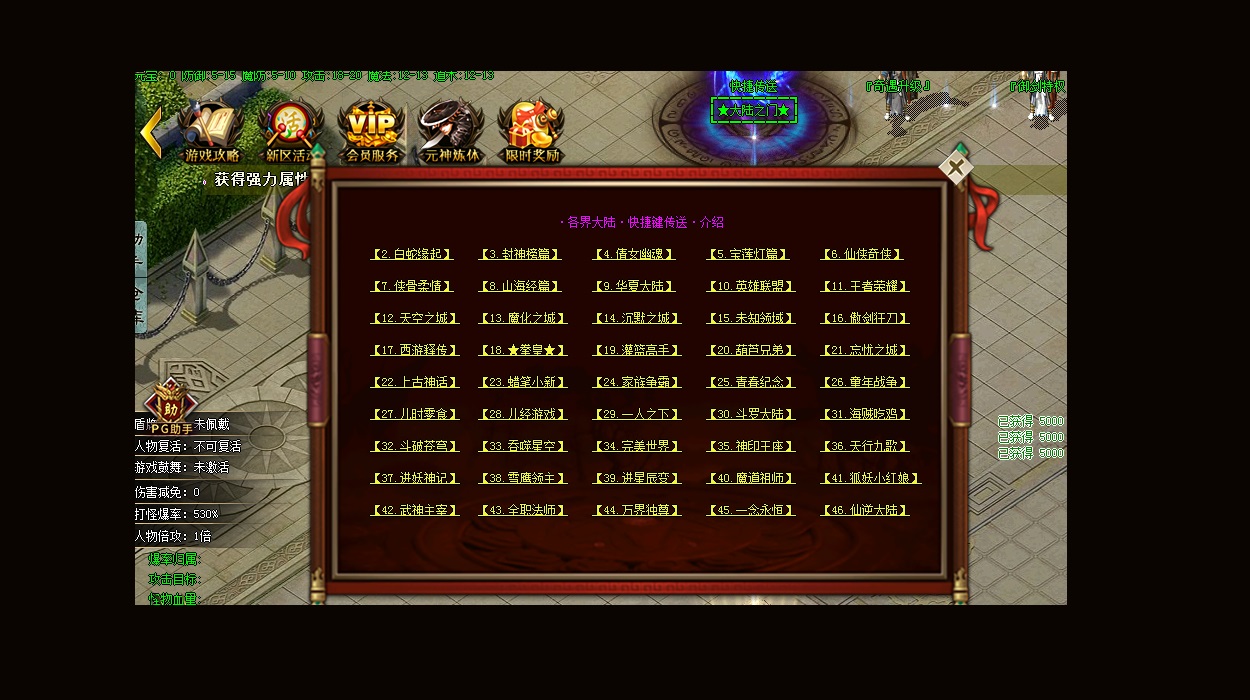Screen dimensions: 1250x700
Task: Open the 限时奖励 gift reward icon
Action: point(530,132)
